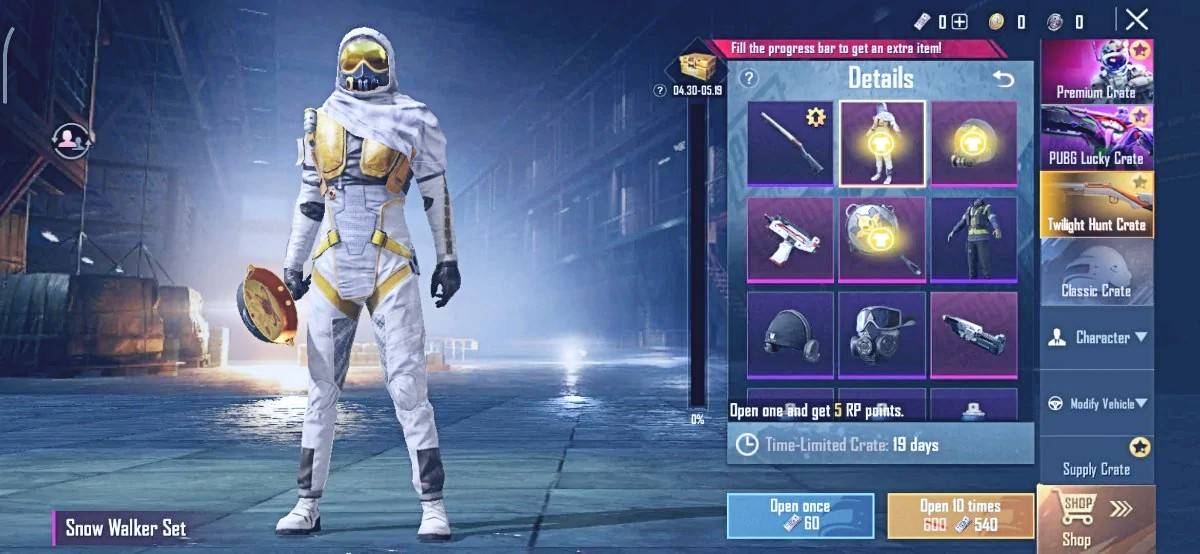Close the crate screen with the X
This screenshot has width=1200, height=554.
1136,19
